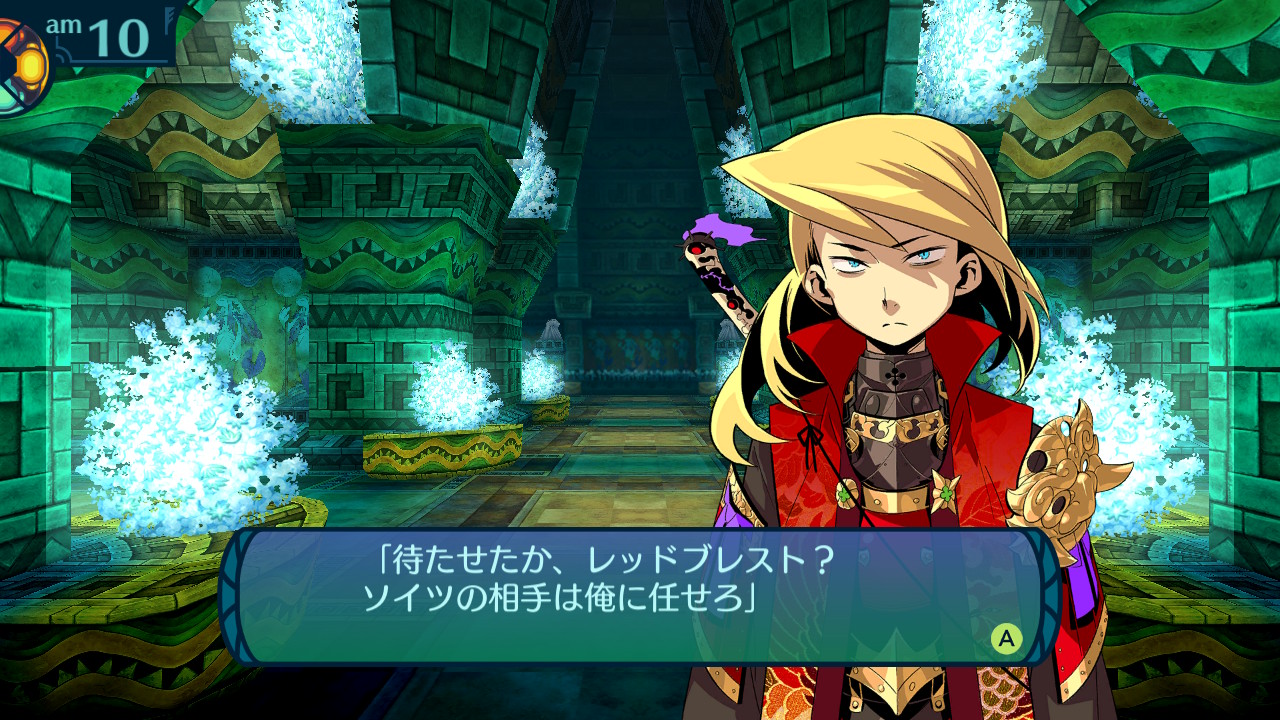Advance the Red Breast dialogue text box
The width and height of the screenshot is (1280, 720).
pyautogui.click(x=1006, y=638)
